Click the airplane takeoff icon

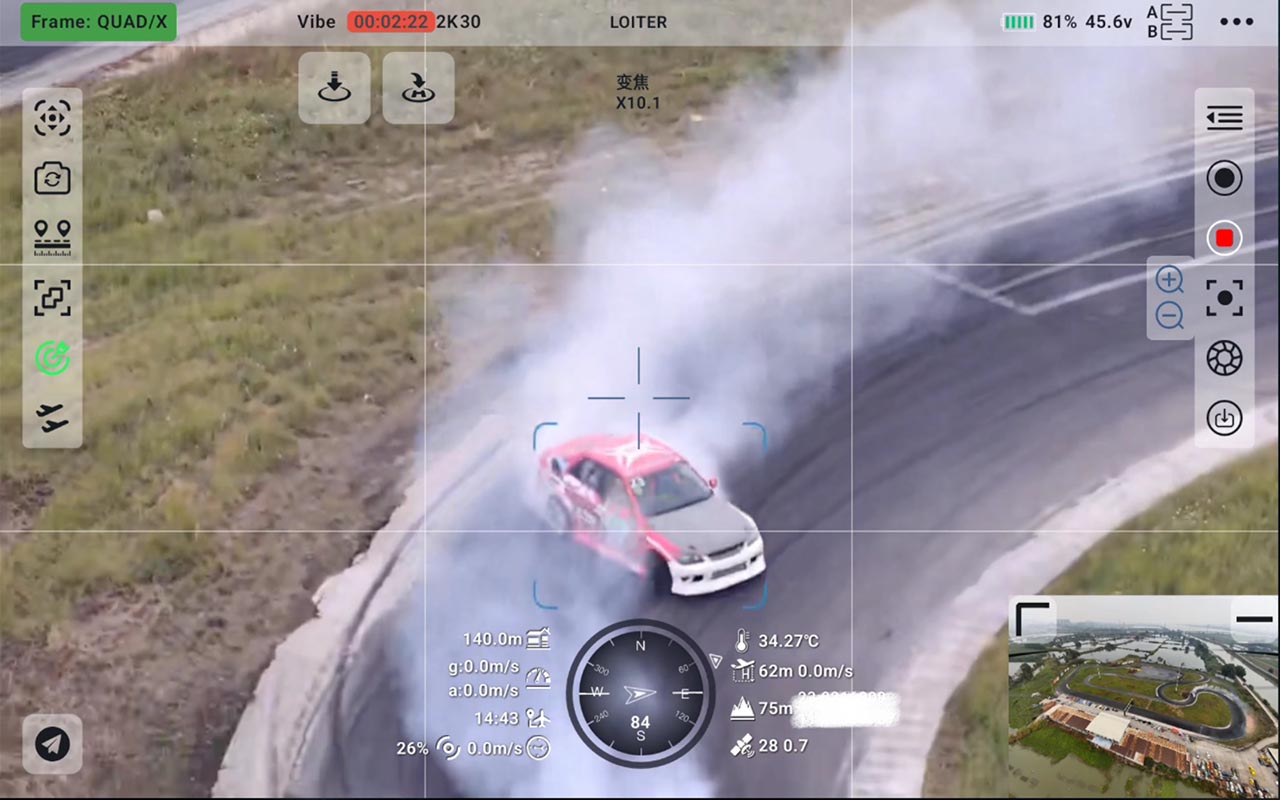52,417
